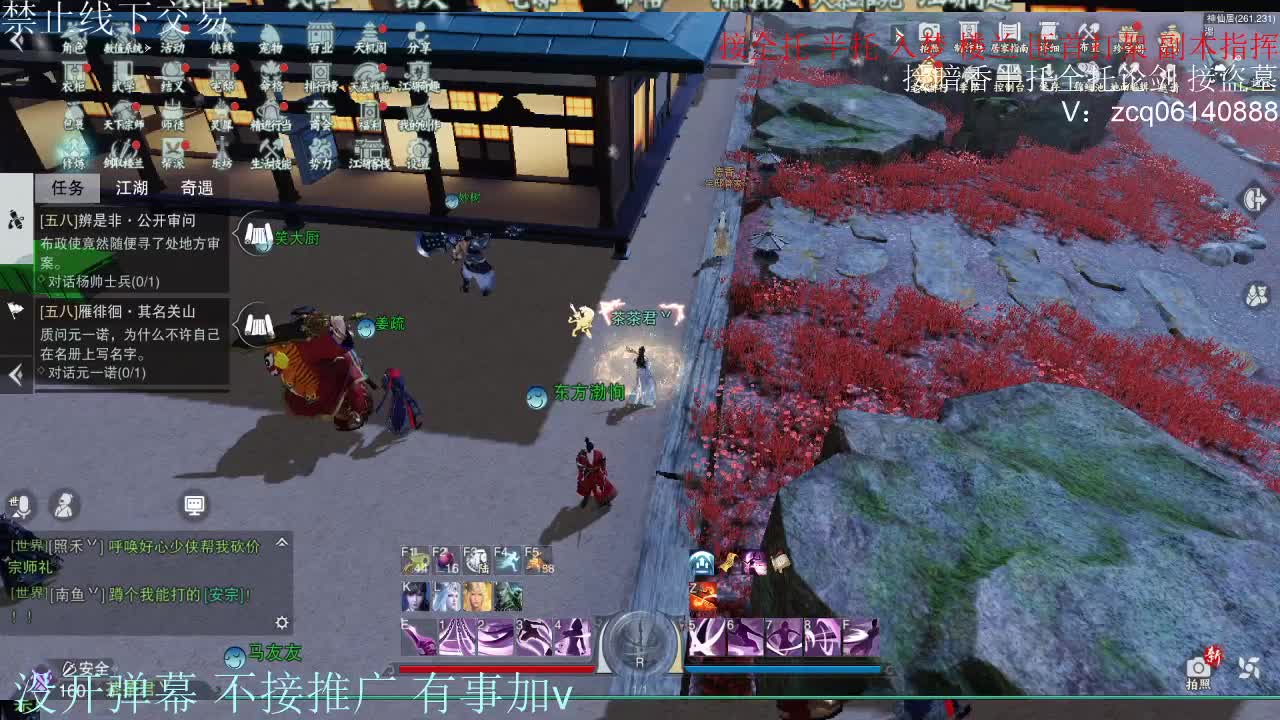Click the red health bar above skills
Image resolution: width=1280 pixels, height=720 pixels.
pyautogui.click(x=497, y=669)
